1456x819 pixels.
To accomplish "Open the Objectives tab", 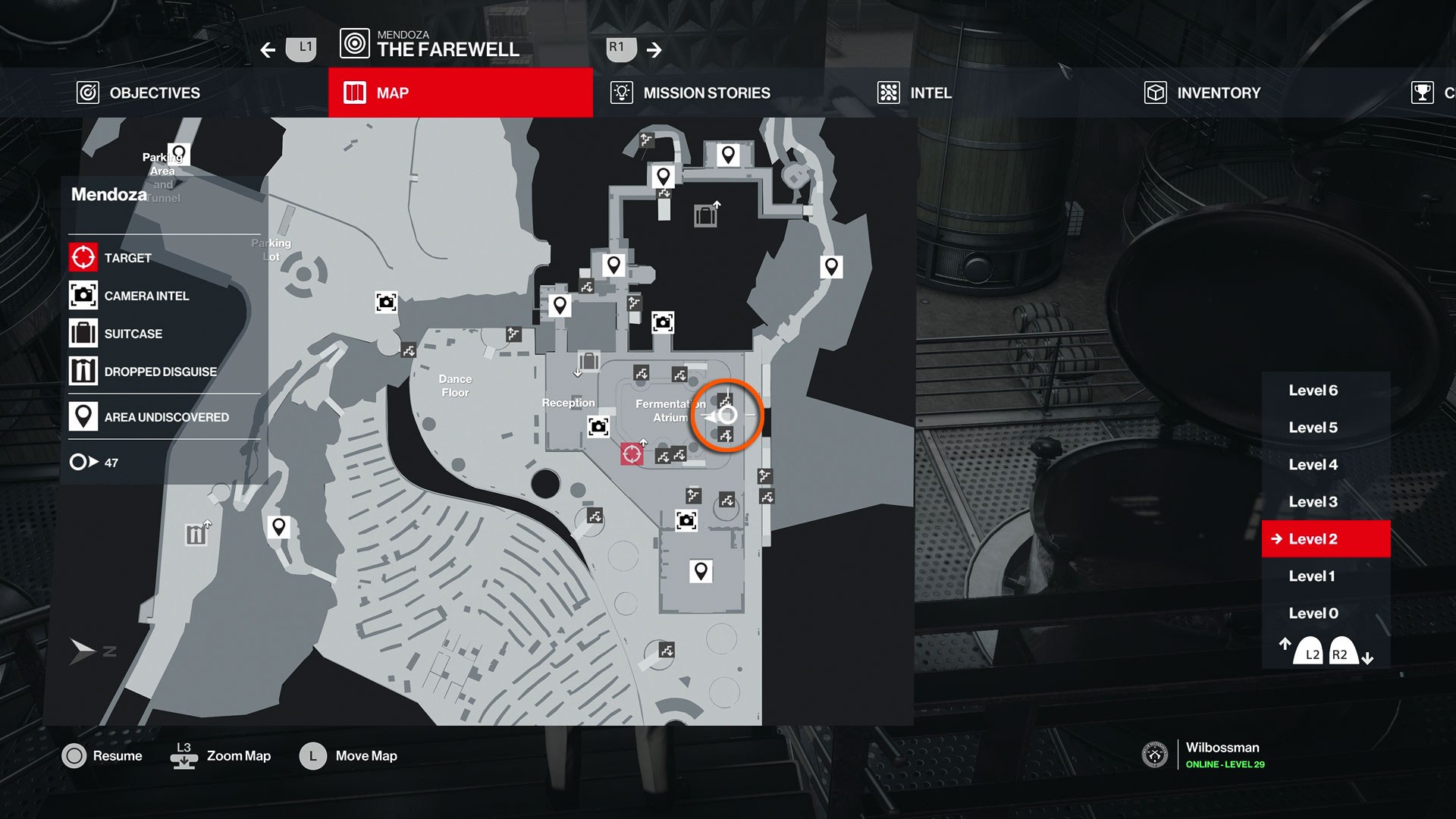I will pos(140,93).
